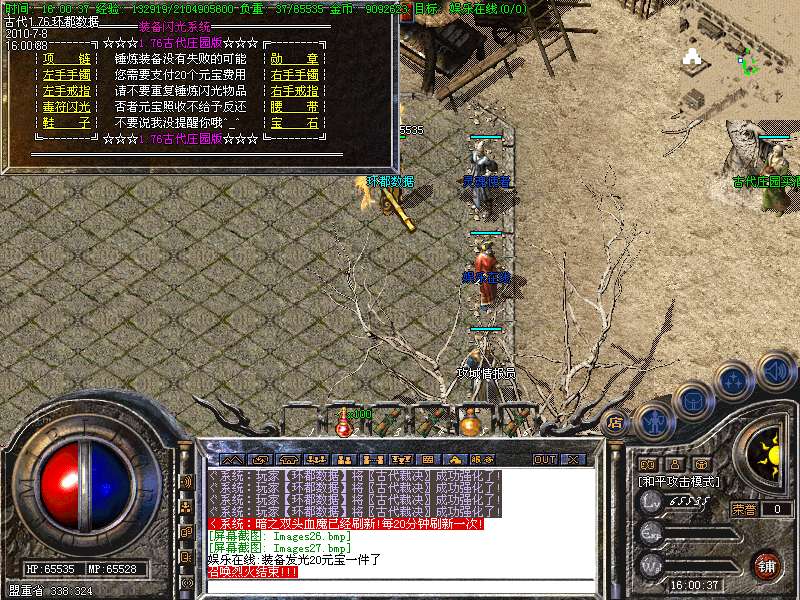Click the chat message input line
The height and width of the screenshot is (600, 800).
(x=400, y=586)
